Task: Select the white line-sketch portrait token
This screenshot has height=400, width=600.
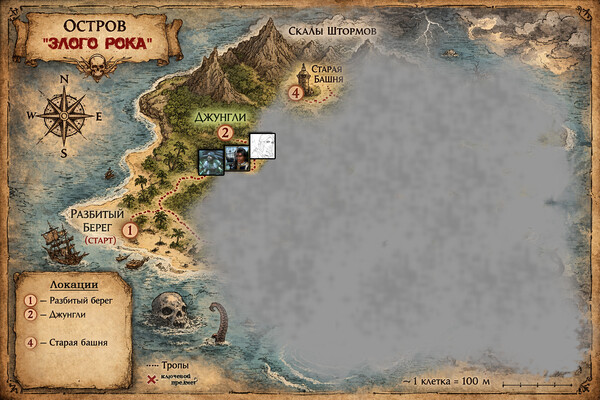Action: pyautogui.click(x=262, y=146)
